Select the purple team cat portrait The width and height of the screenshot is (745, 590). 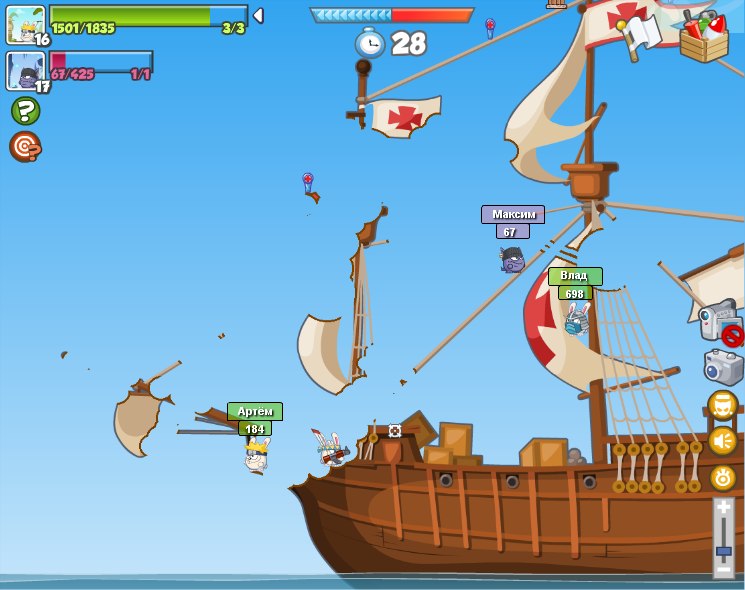point(24,71)
